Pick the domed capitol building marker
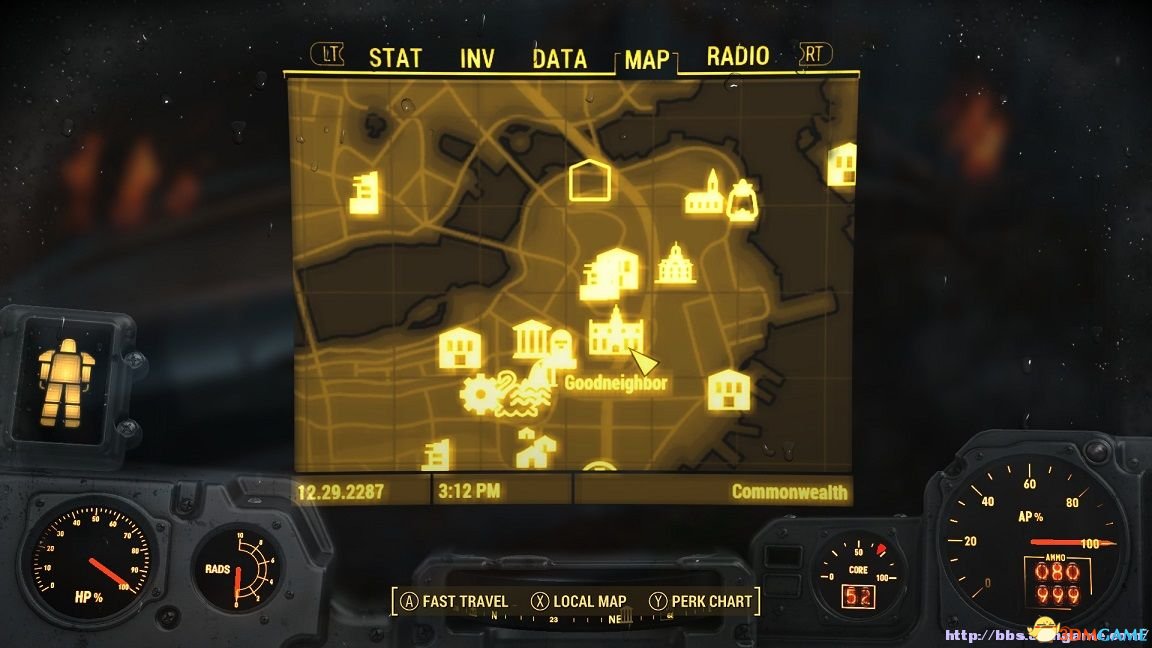The image size is (1152, 648). click(x=676, y=264)
